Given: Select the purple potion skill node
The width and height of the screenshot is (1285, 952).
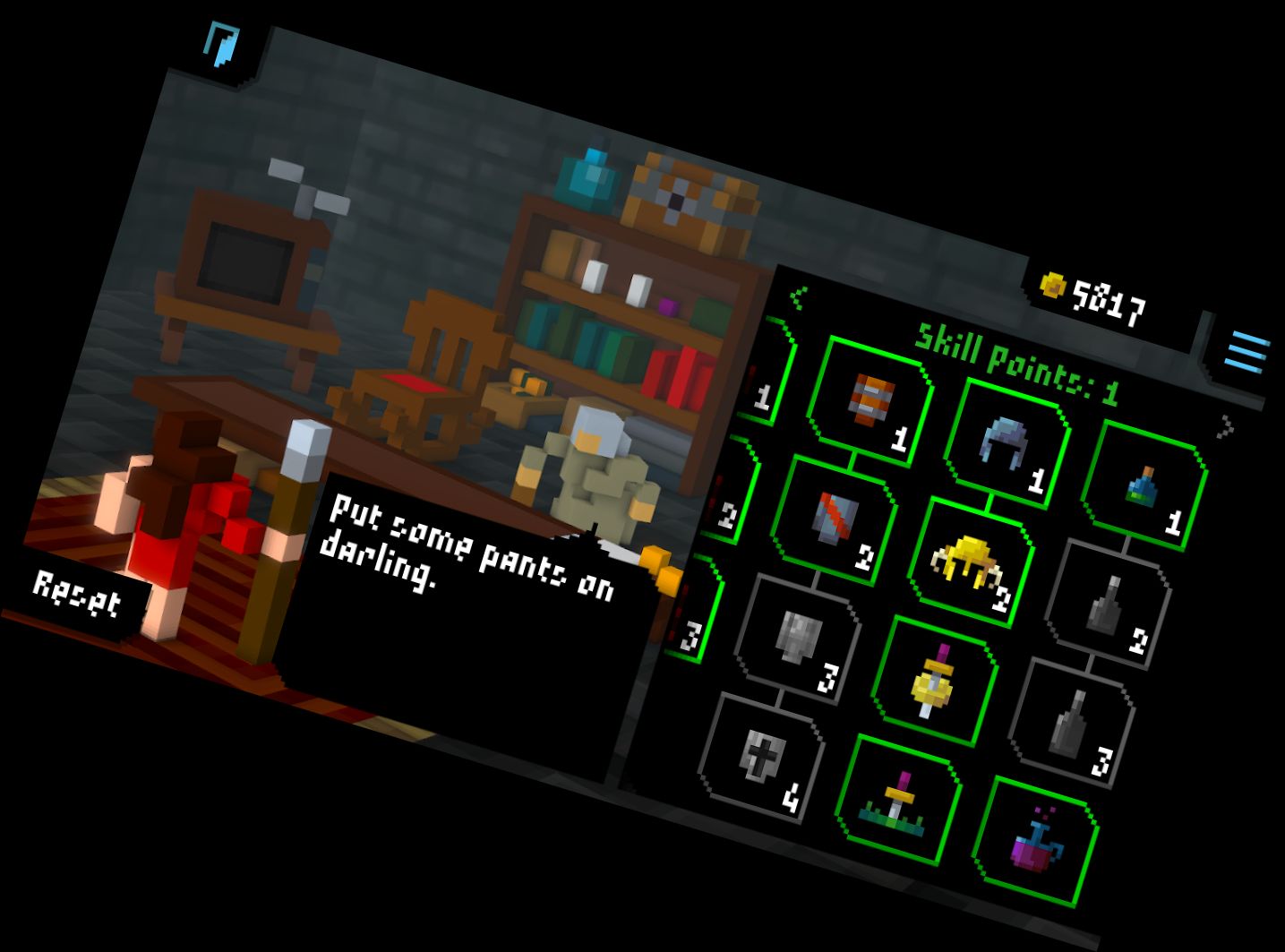Looking at the screenshot, I should coord(1034,840).
